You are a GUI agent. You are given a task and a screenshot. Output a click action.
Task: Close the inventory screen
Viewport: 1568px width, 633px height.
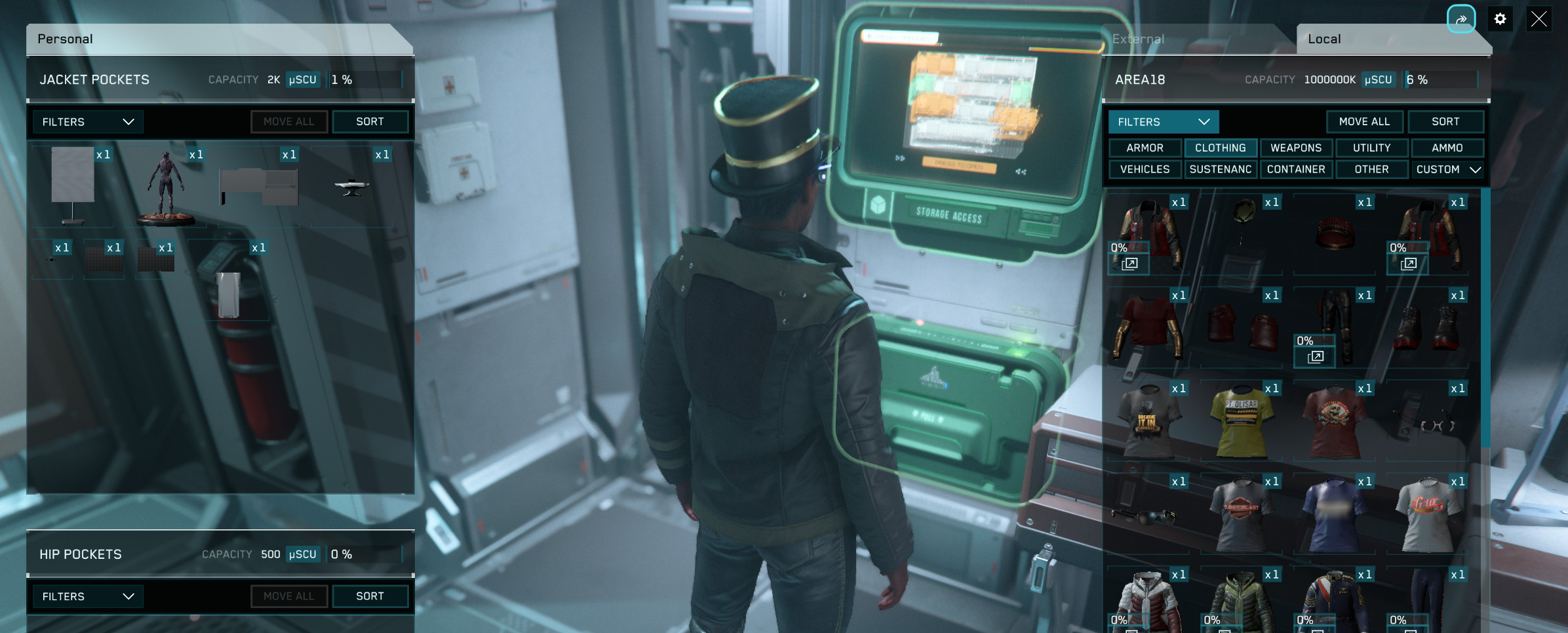coord(1538,20)
